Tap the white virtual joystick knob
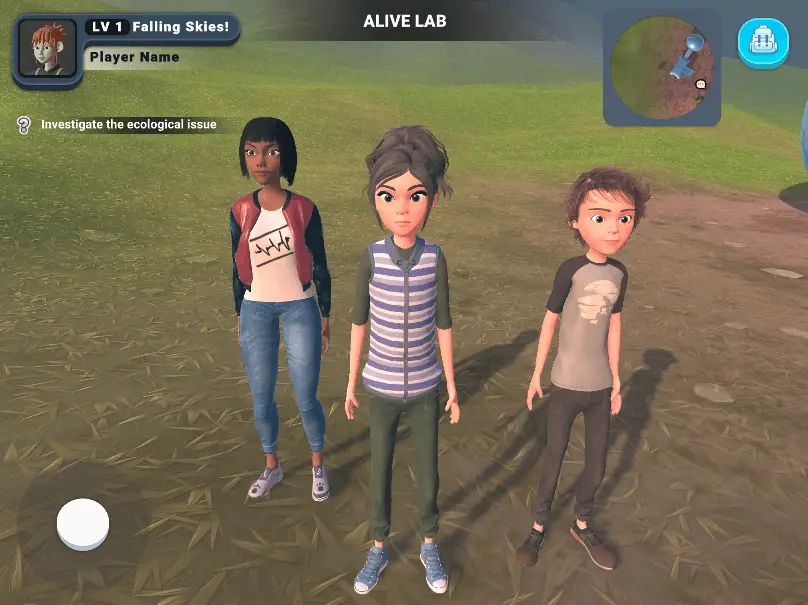808x605 pixels. 83,523
